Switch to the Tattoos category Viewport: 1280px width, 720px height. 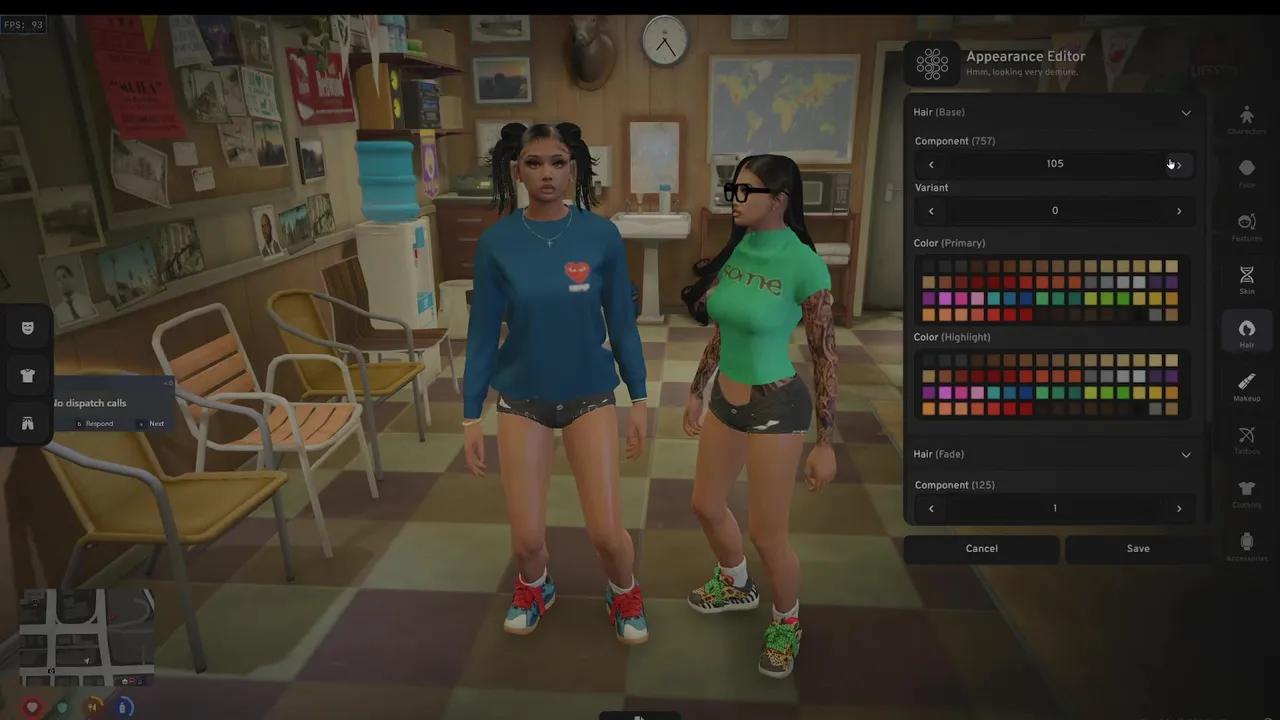pyautogui.click(x=1247, y=440)
